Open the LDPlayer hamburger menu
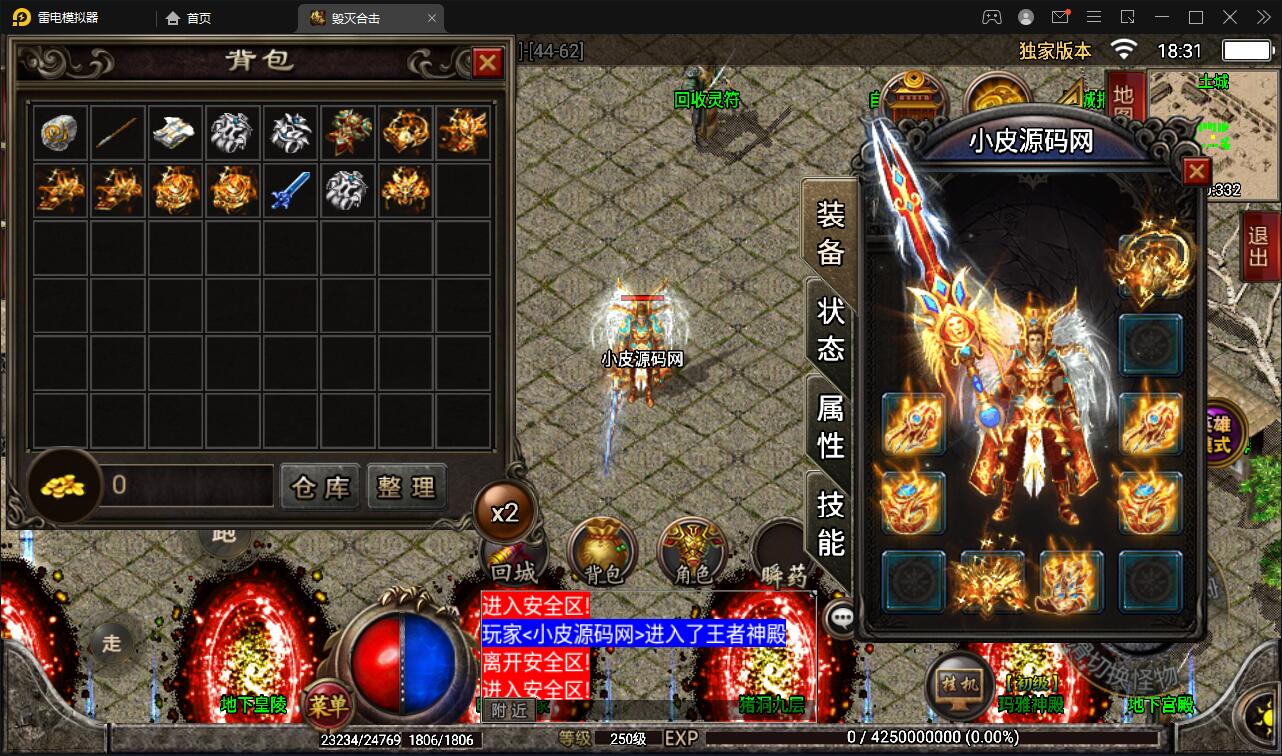This screenshot has height=756, width=1282. point(1093,17)
